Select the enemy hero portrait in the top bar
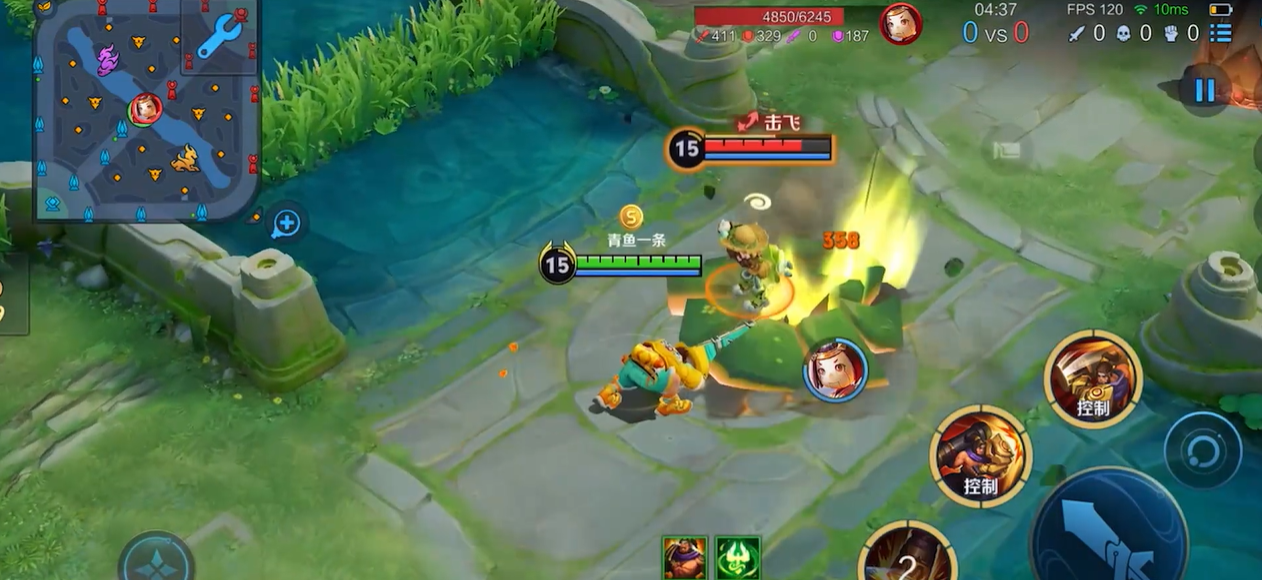This screenshot has height=580, width=1262. coord(900,24)
